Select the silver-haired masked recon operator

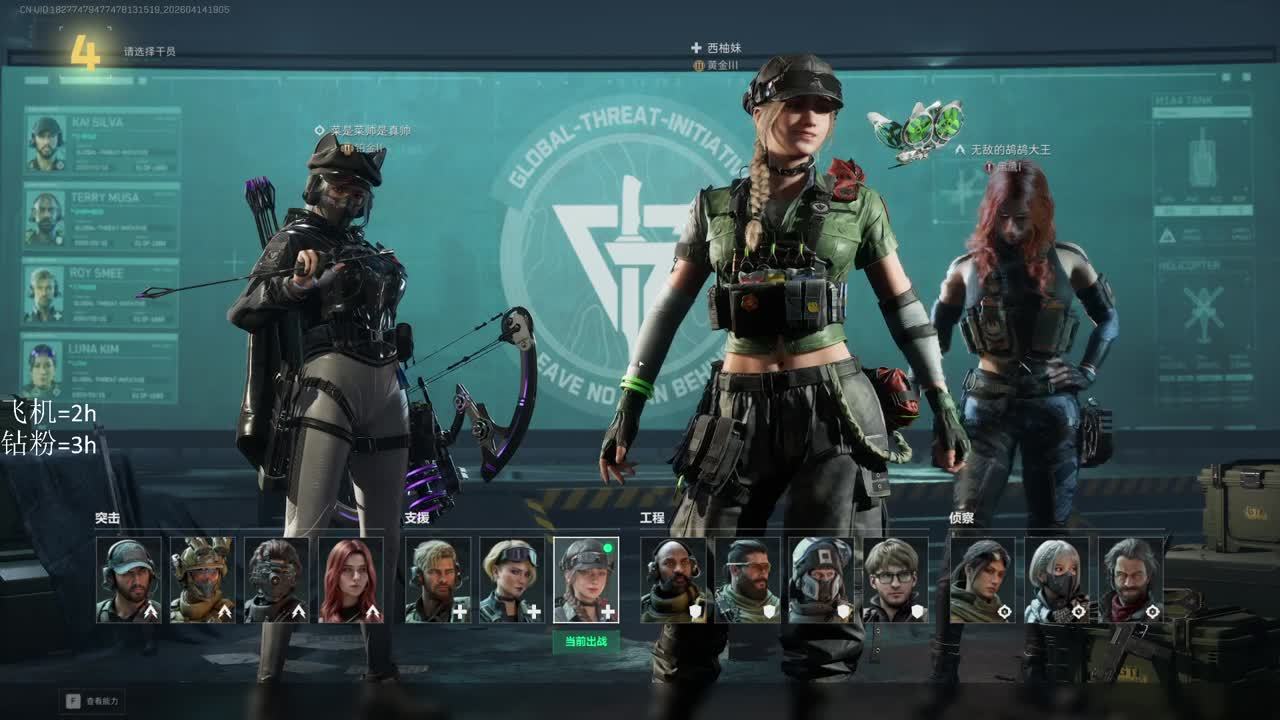pyautogui.click(x=1056, y=580)
